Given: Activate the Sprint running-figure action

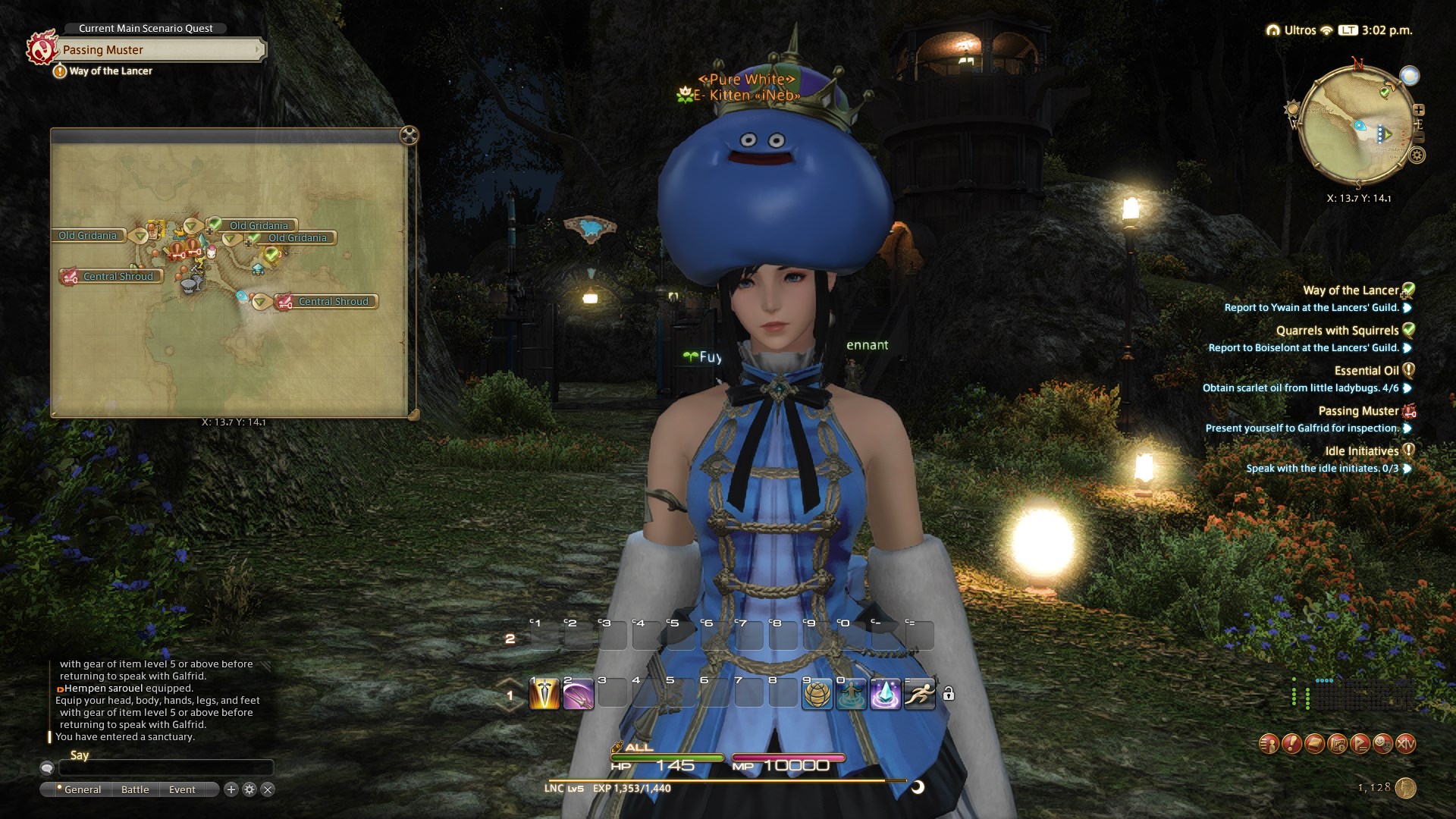Looking at the screenshot, I should 919,694.
